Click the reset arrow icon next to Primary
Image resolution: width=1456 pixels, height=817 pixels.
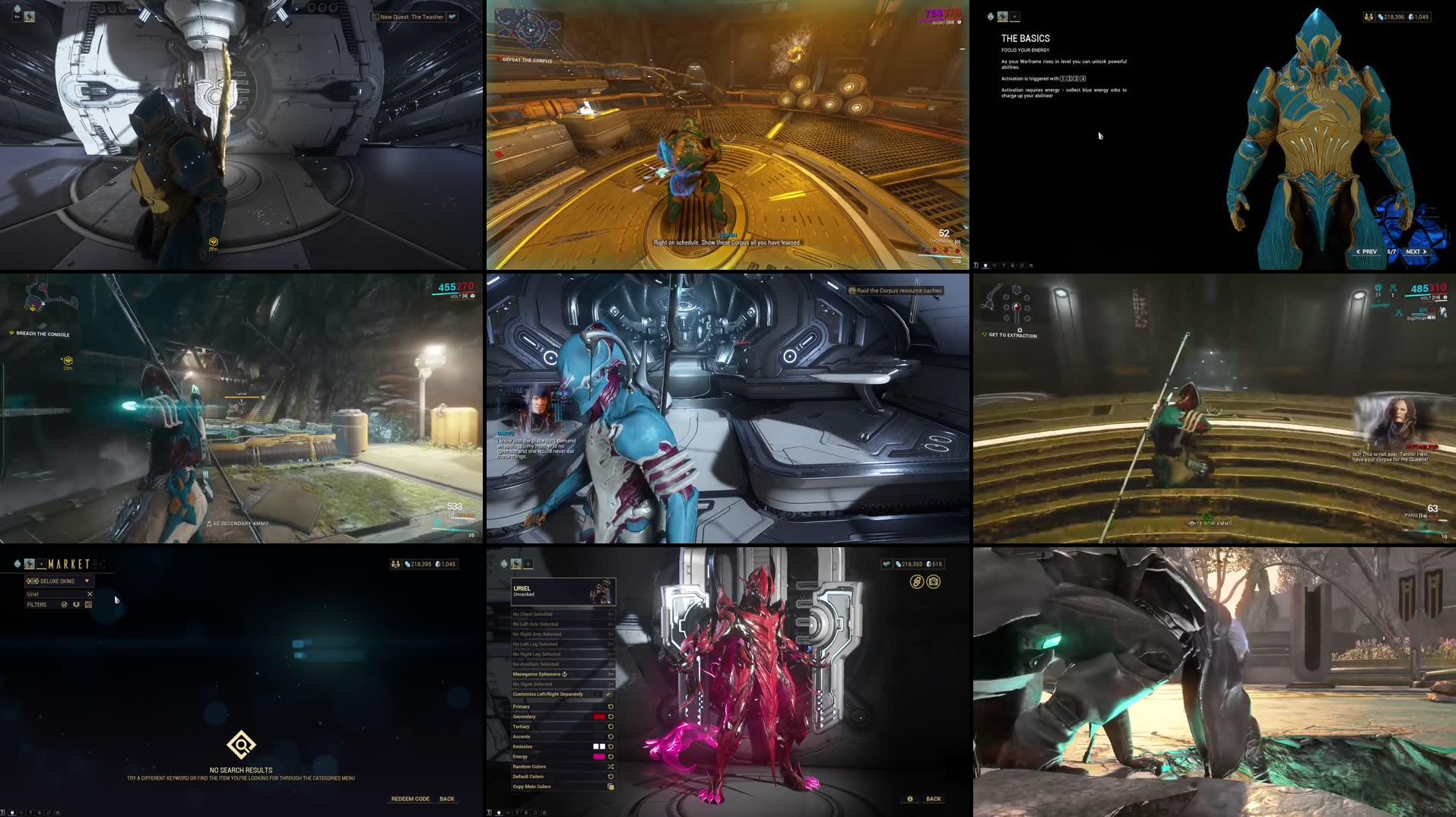point(611,707)
